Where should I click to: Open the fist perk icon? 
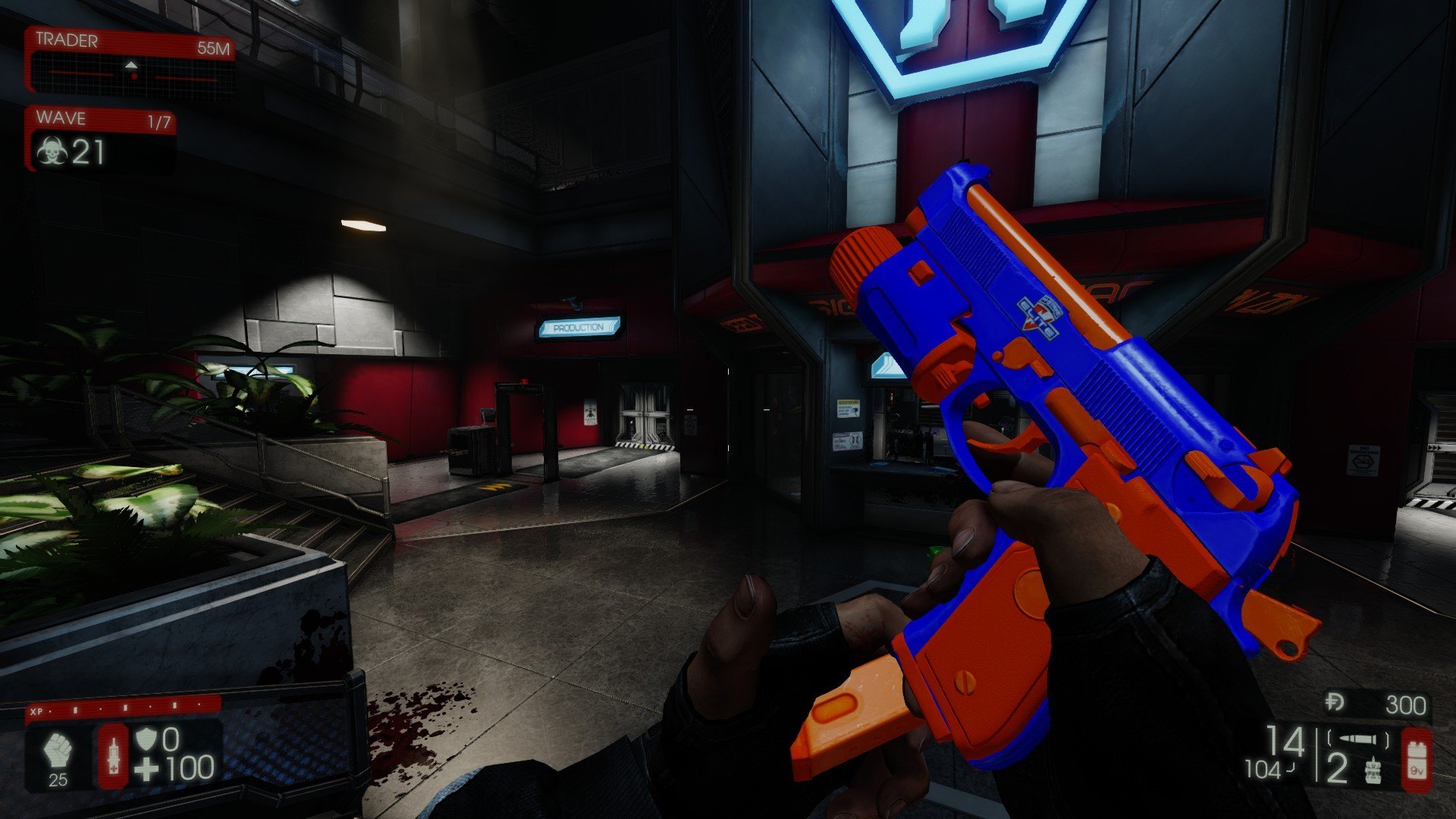coord(58,752)
